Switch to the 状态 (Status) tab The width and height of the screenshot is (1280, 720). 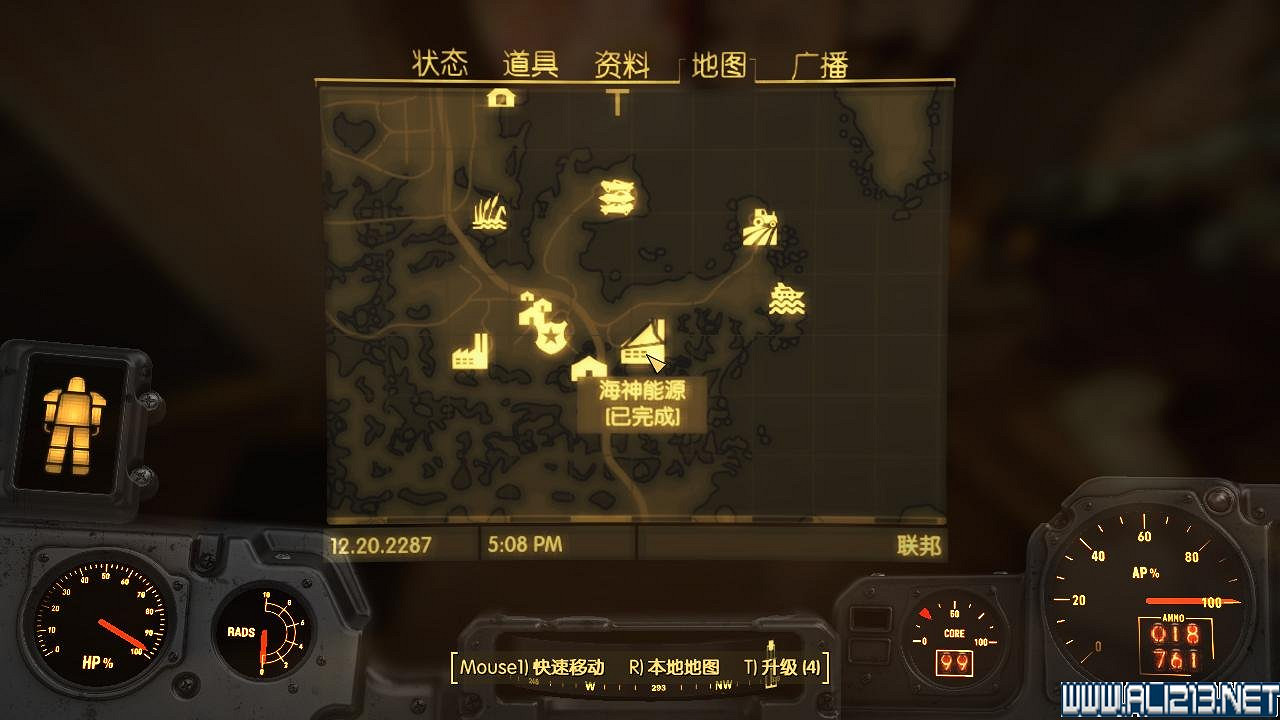click(x=440, y=62)
